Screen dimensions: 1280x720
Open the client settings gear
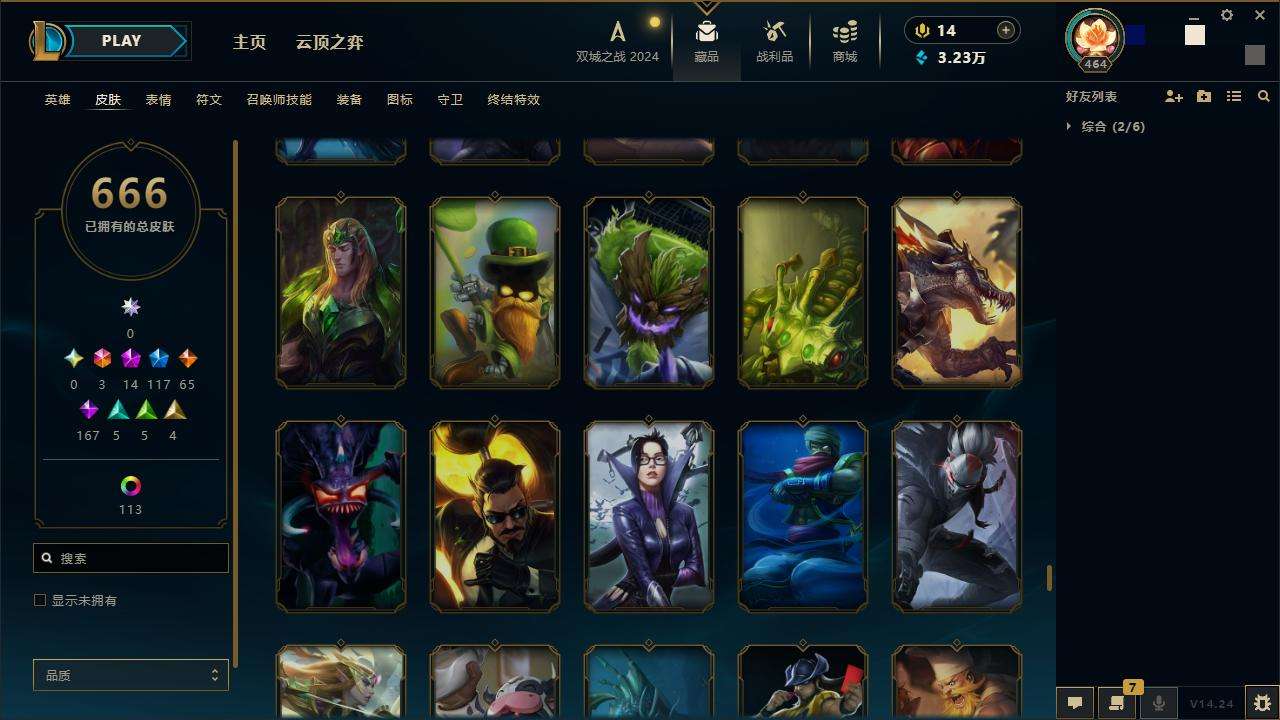coord(1227,15)
